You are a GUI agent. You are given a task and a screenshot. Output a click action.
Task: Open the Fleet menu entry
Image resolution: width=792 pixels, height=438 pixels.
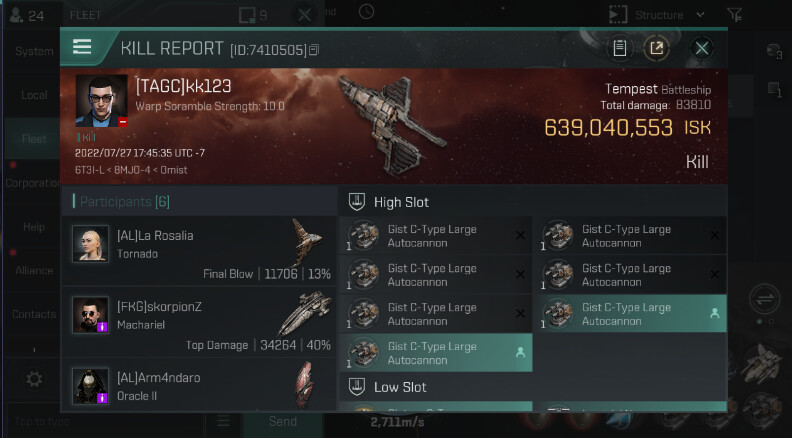coord(34,139)
